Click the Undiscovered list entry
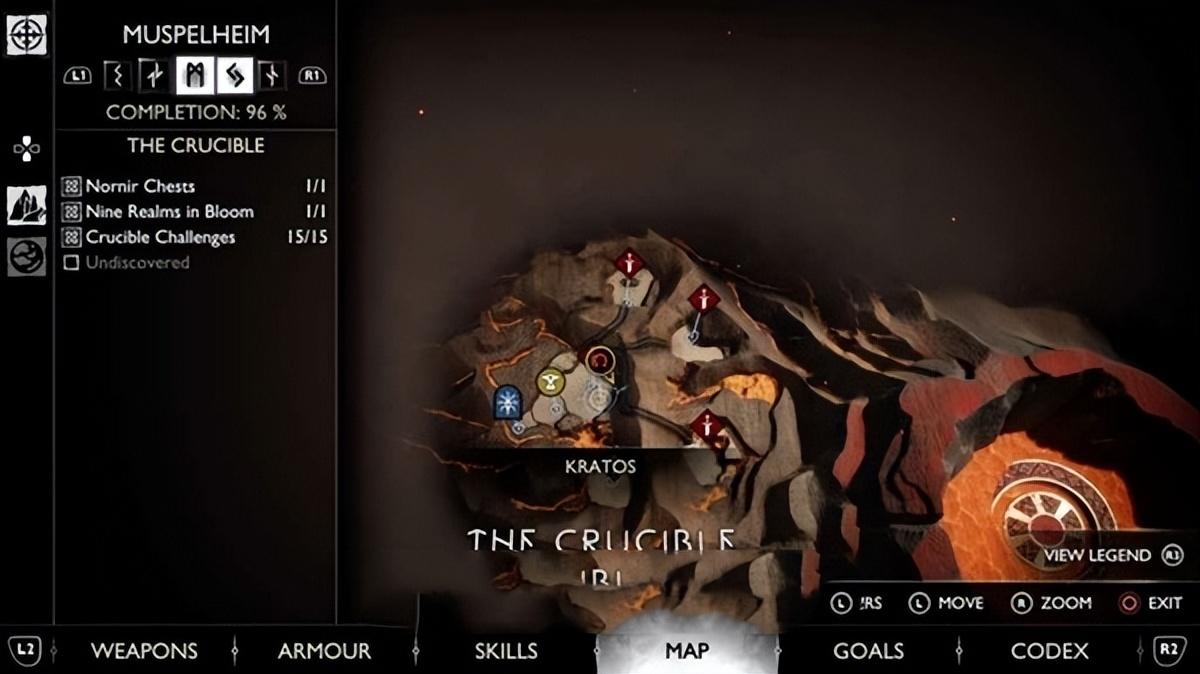The image size is (1200, 674). point(137,263)
